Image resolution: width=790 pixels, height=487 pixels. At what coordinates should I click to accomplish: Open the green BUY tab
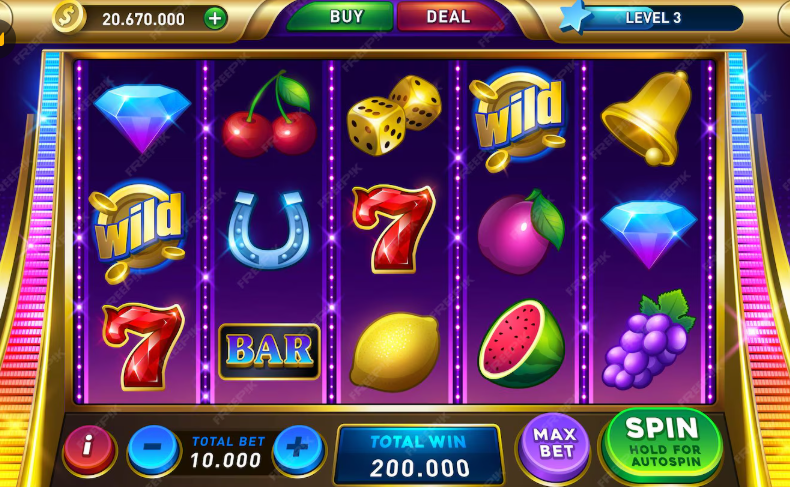[x=346, y=17]
